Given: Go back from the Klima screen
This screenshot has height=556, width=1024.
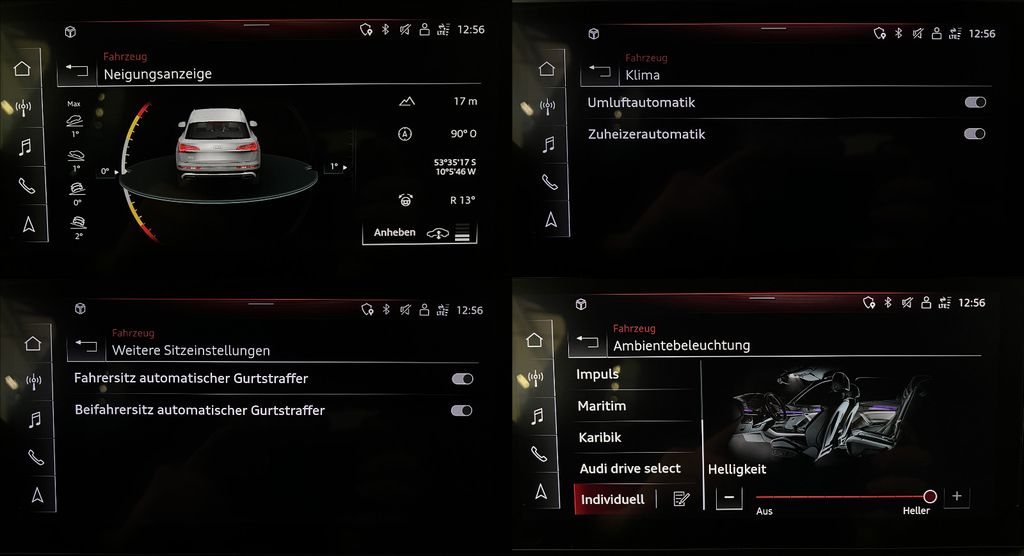Looking at the screenshot, I should pyautogui.click(x=600, y=70).
